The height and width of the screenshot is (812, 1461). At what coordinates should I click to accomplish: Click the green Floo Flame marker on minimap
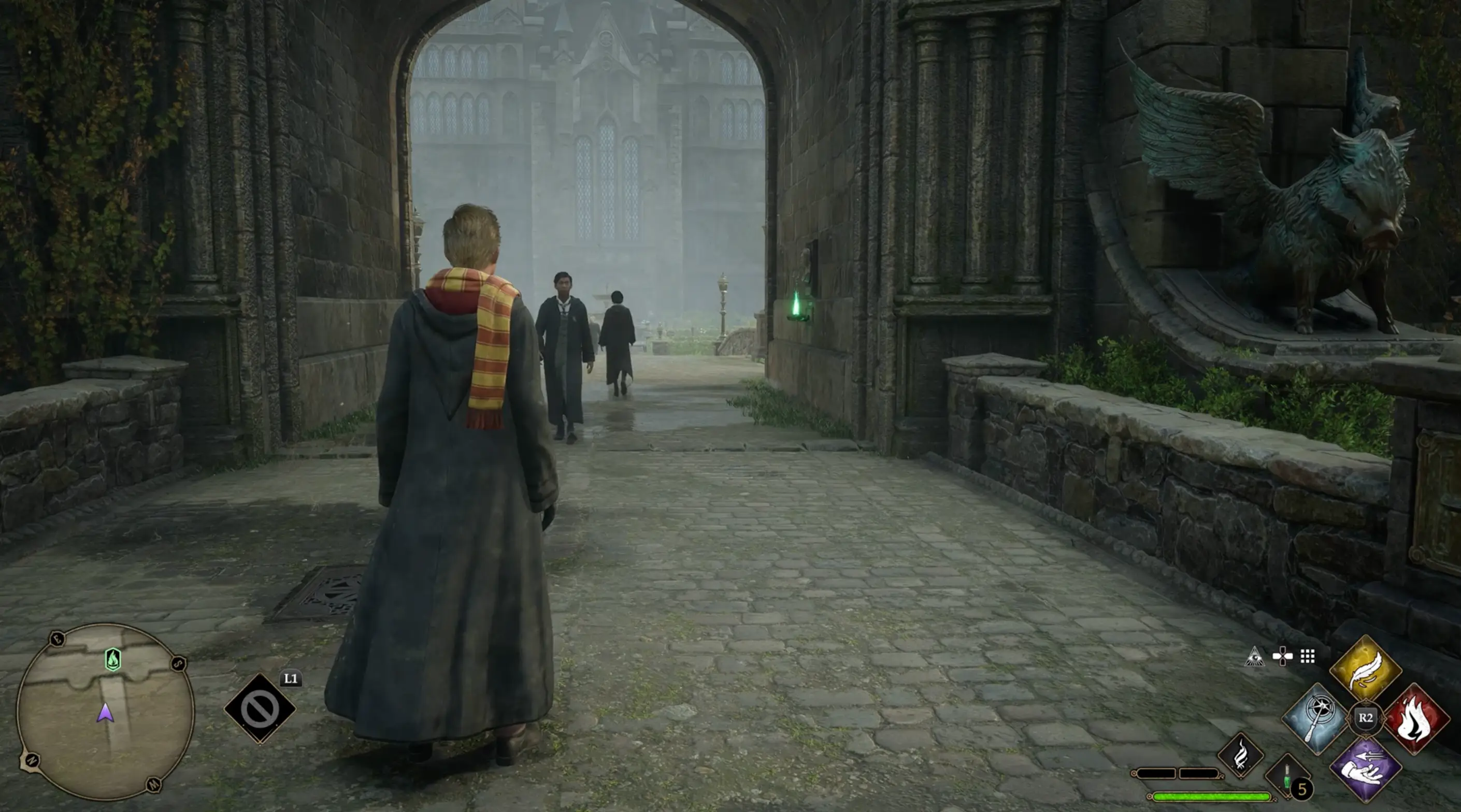[113, 660]
